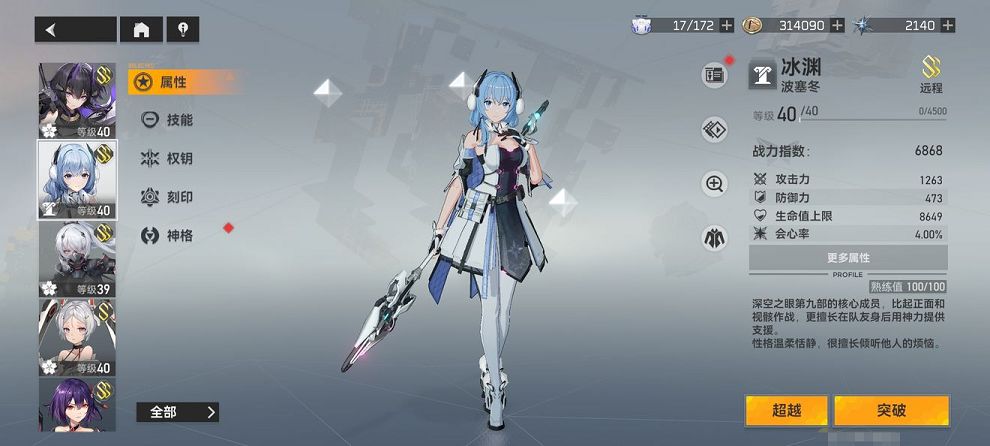Click the 突破 breakthrough button

890,410
